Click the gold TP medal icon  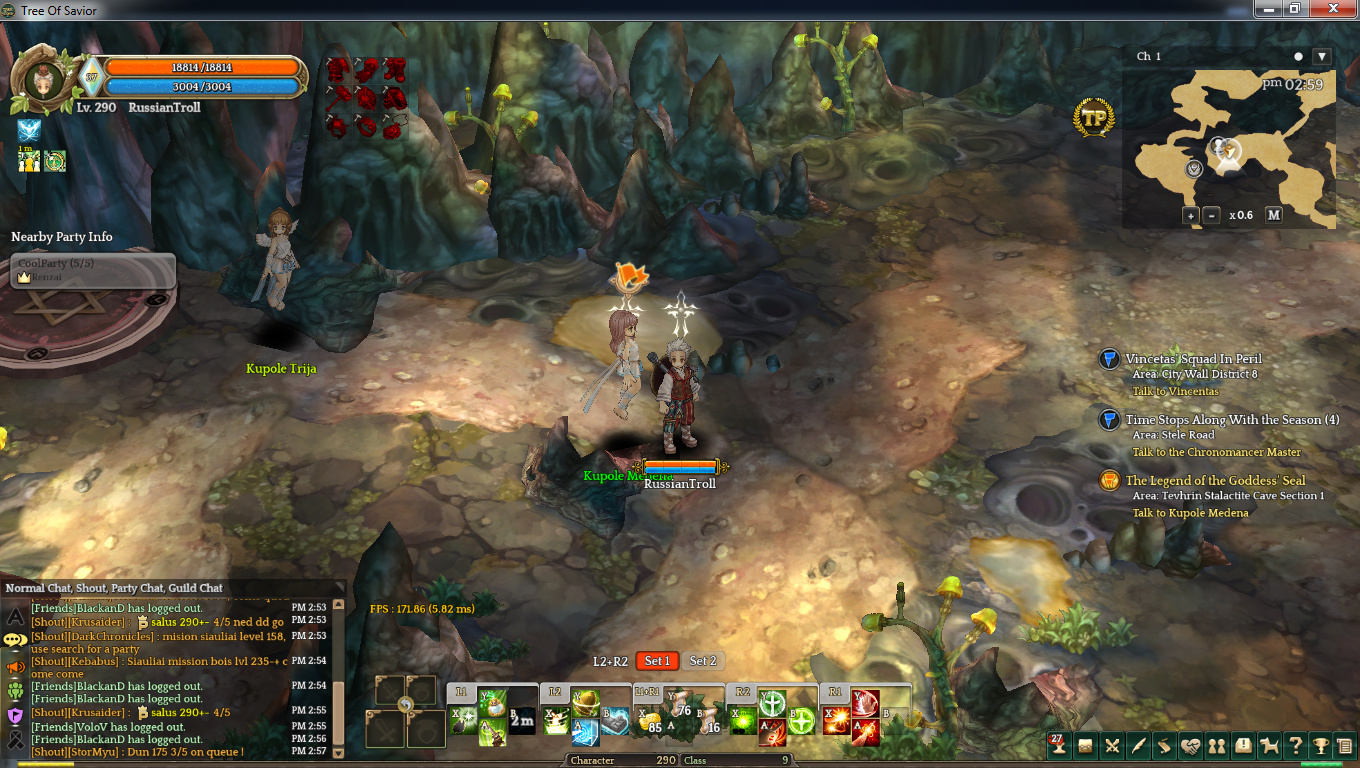pos(1095,117)
